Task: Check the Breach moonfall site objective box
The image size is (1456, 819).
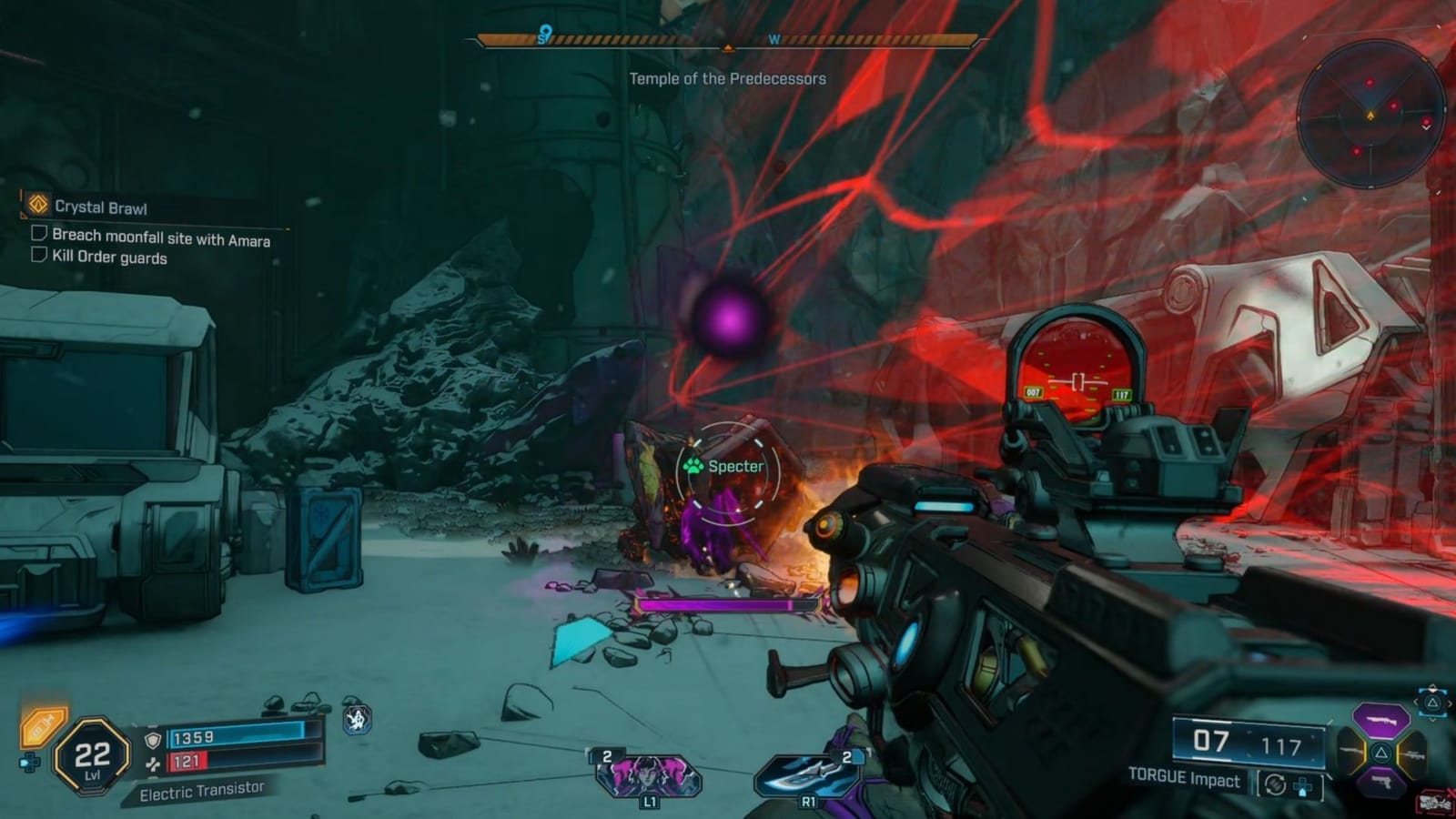Action: pyautogui.click(x=39, y=237)
